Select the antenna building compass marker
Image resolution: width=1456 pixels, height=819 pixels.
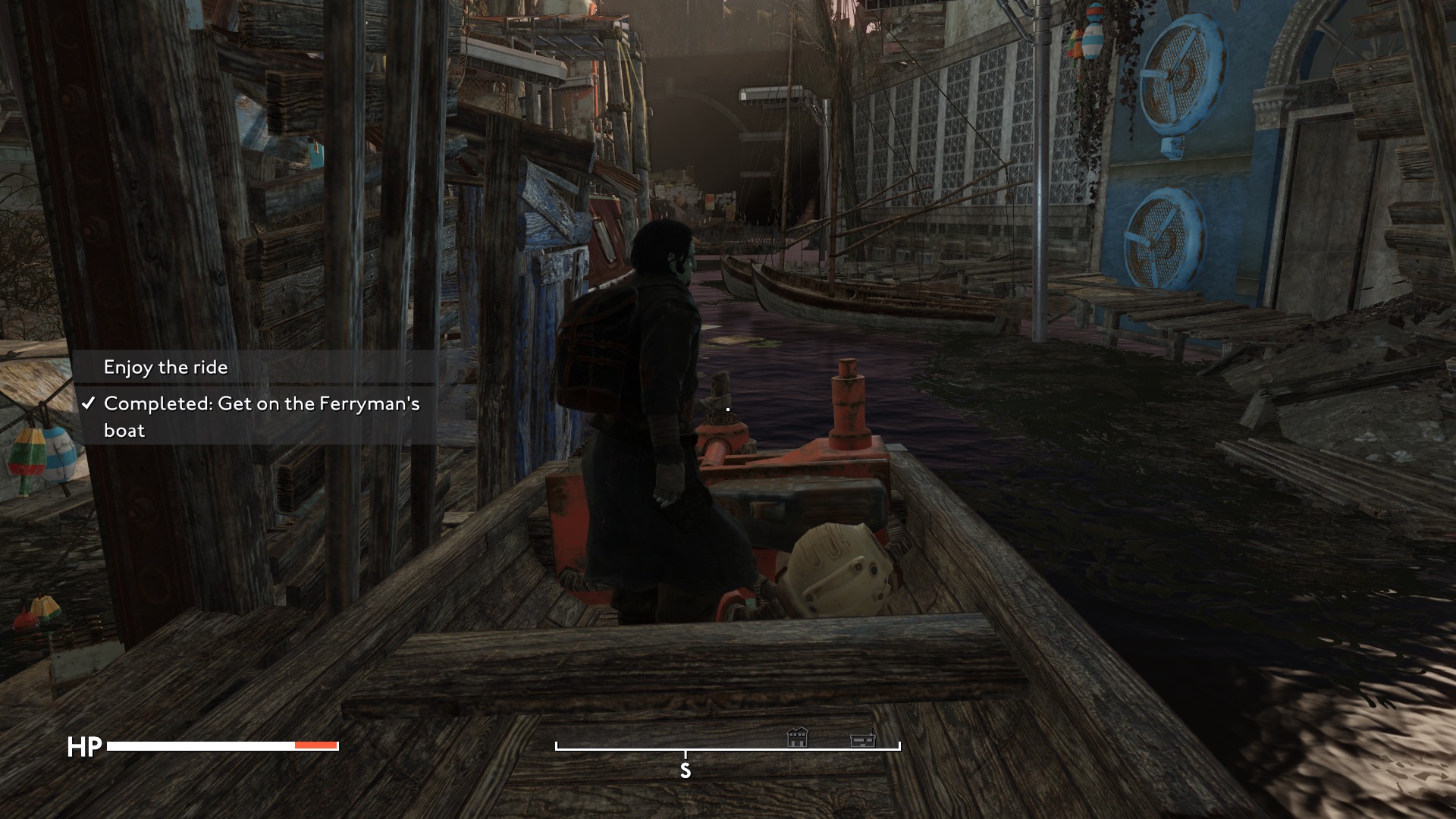pyautogui.click(x=863, y=738)
